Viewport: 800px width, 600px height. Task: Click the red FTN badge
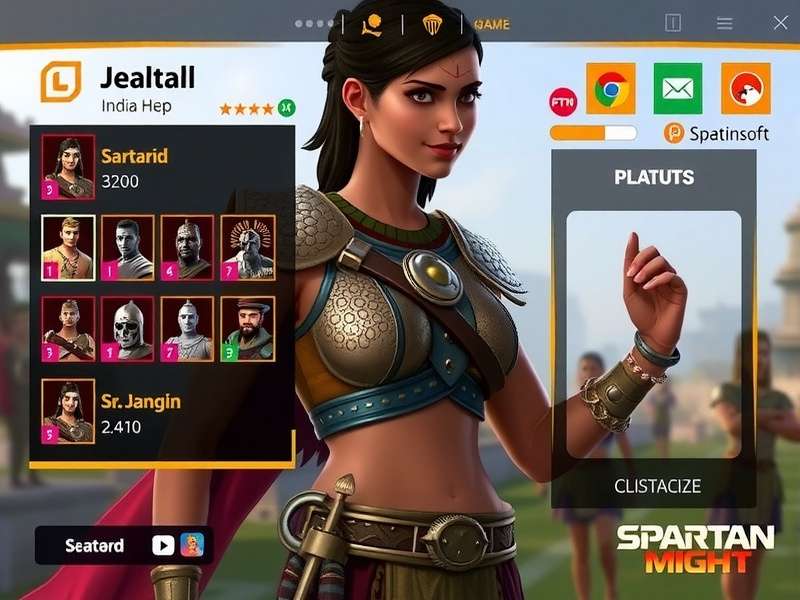[563, 101]
